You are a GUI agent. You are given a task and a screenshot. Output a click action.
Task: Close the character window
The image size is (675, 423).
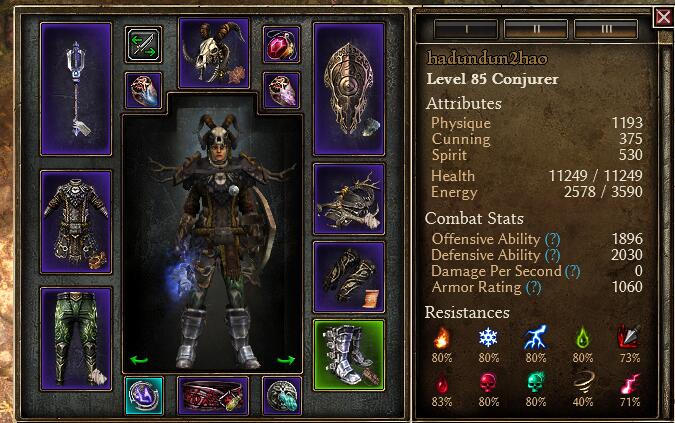point(663,17)
